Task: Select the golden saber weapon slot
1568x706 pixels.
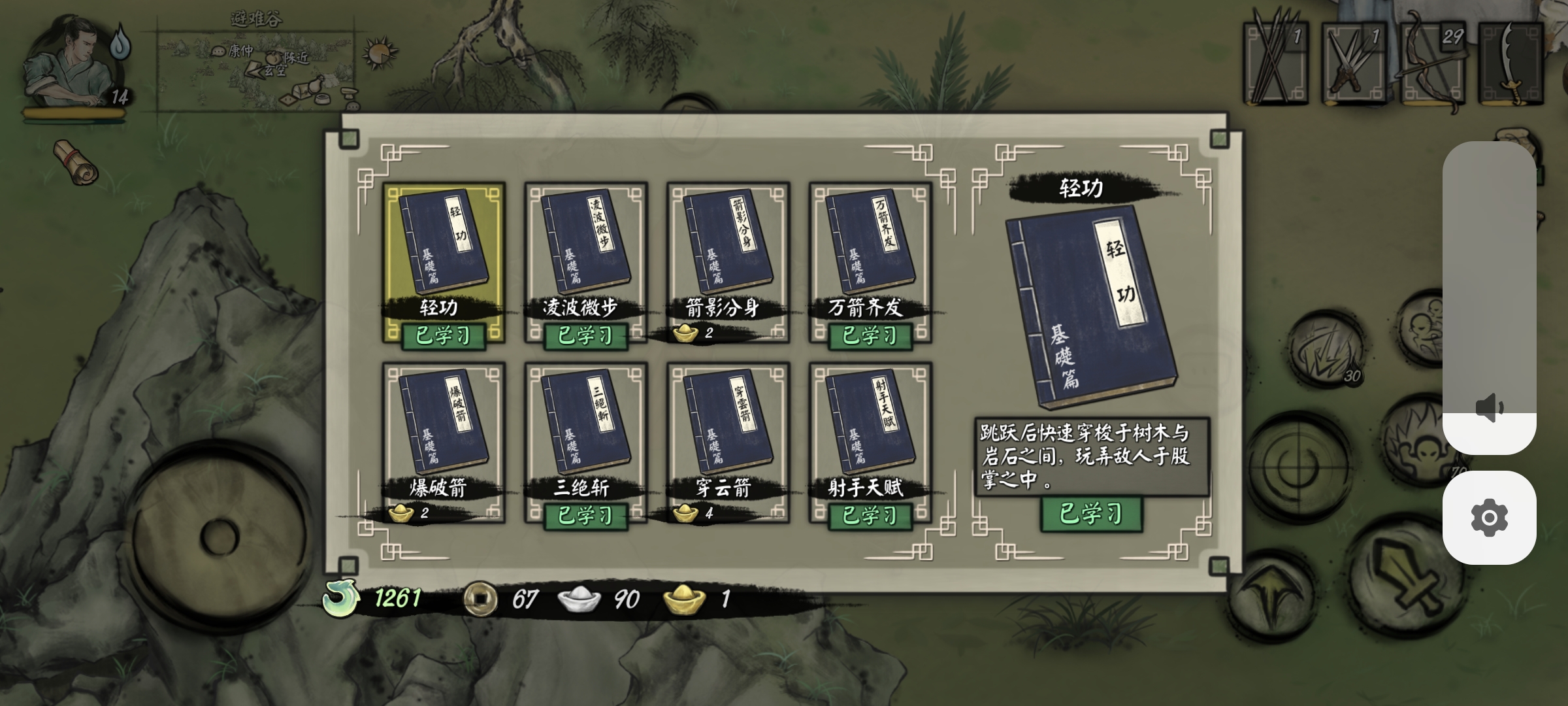Action: click(1511, 62)
